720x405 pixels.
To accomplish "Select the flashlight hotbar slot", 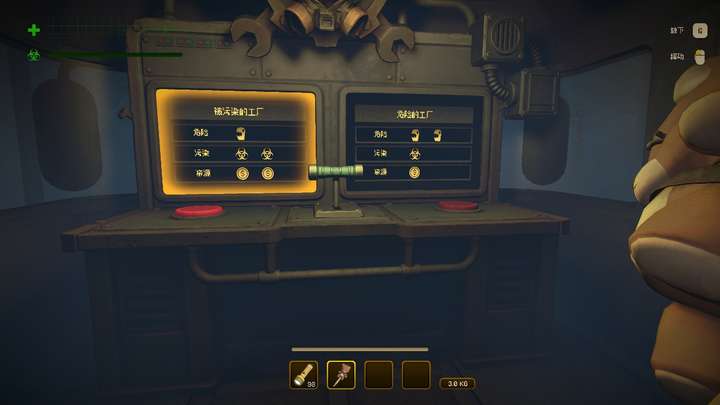I will (x=304, y=374).
